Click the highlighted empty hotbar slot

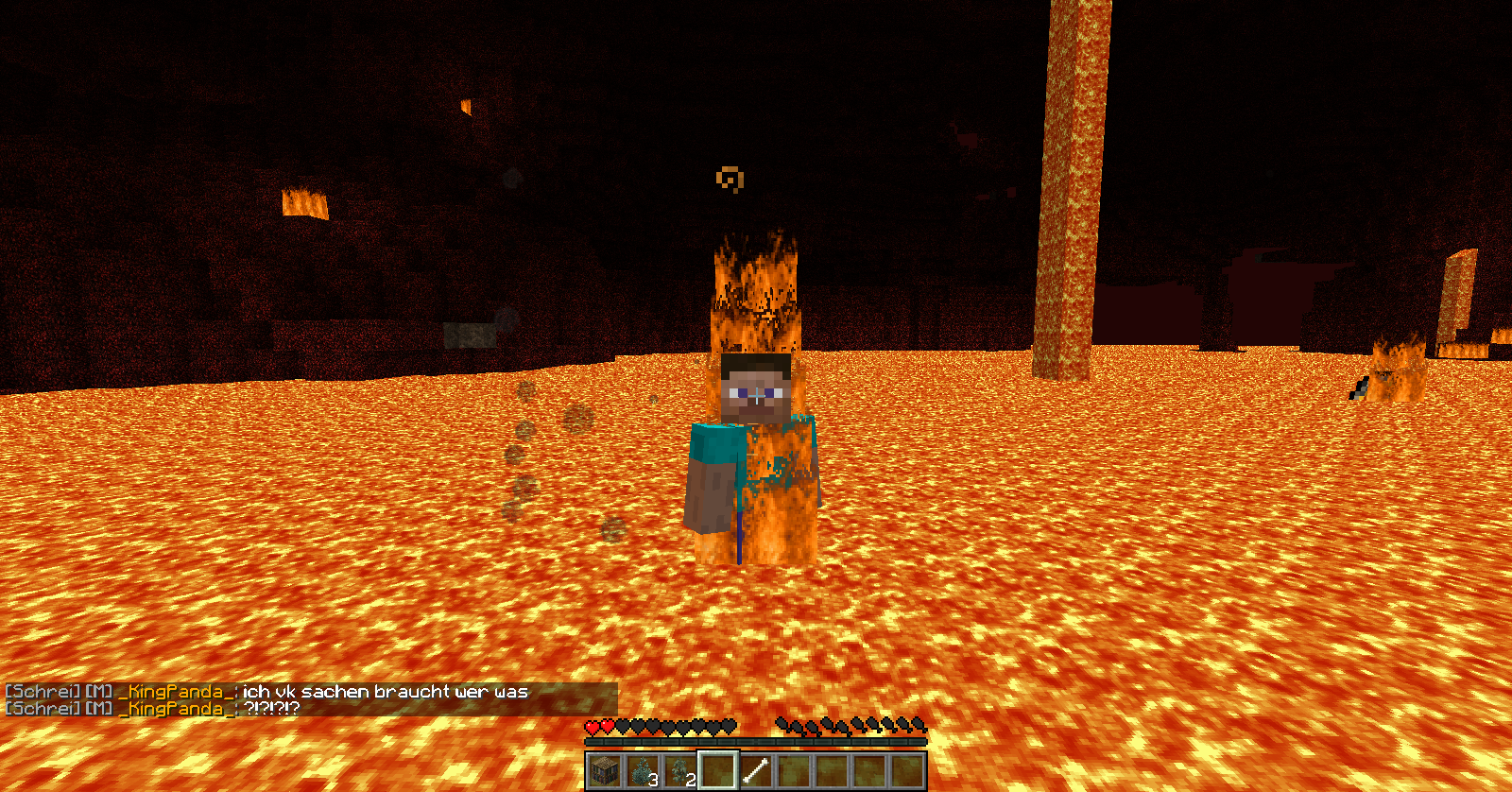pos(717,770)
